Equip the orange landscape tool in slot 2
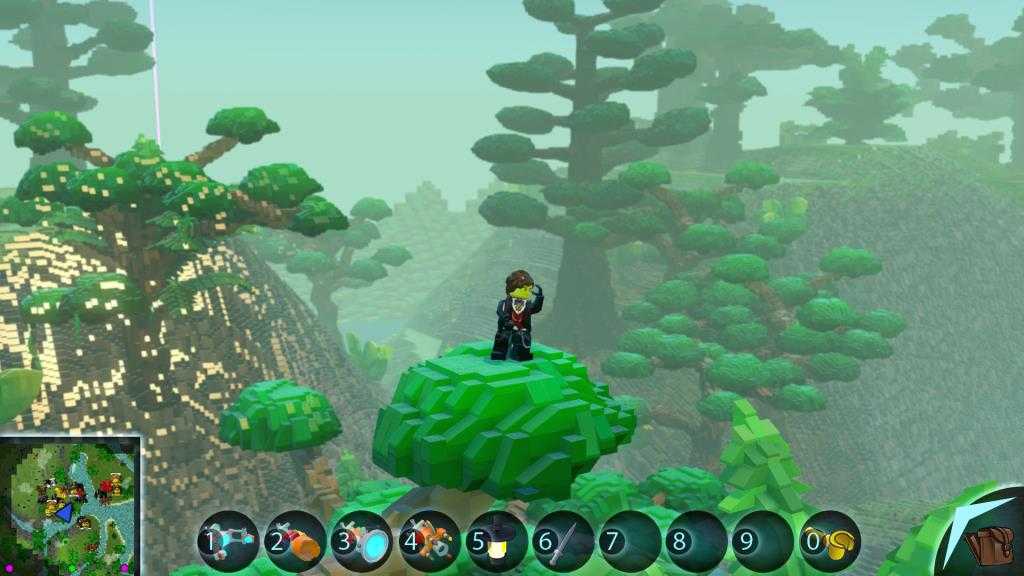The height and width of the screenshot is (576, 1024). click(295, 542)
